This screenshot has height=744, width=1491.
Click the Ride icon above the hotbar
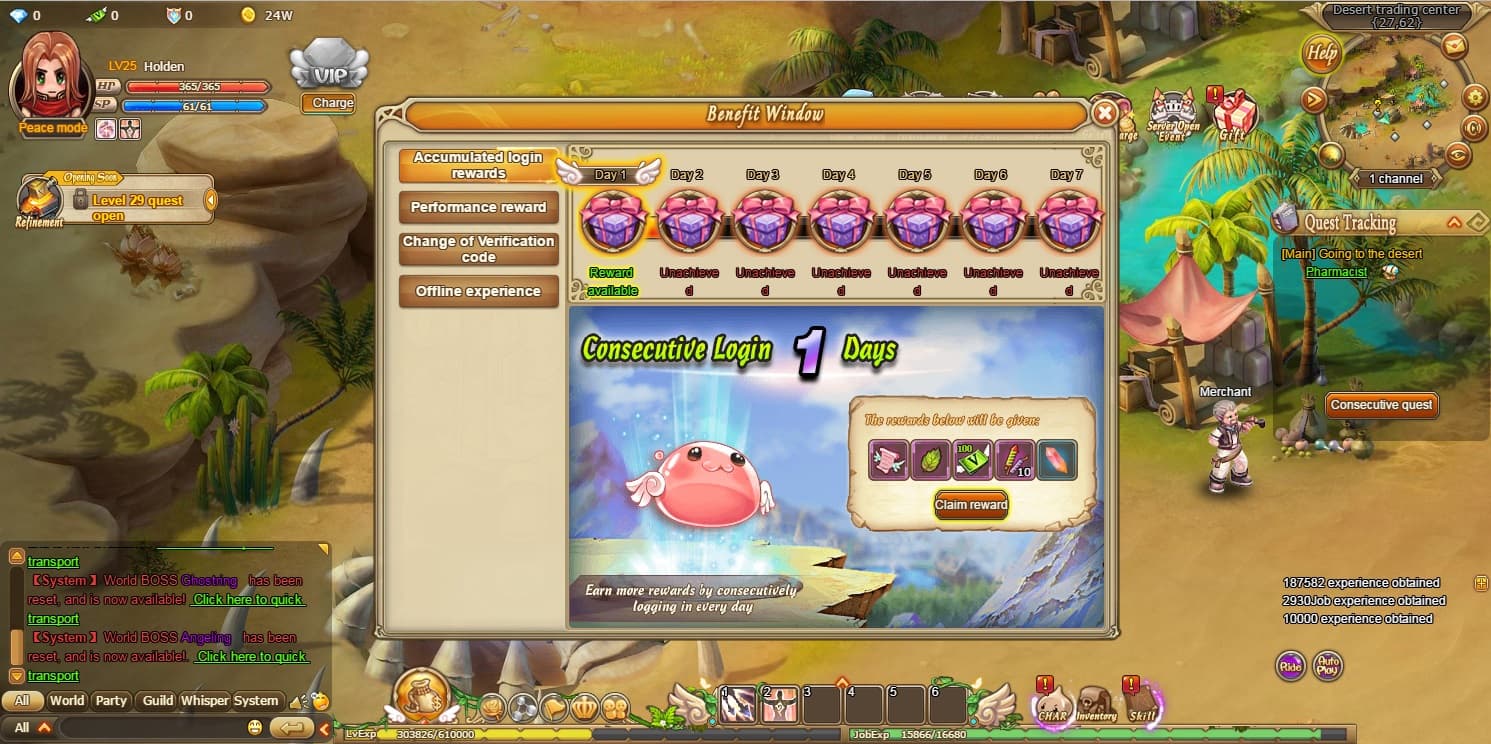pyautogui.click(x=1289, y=666)
